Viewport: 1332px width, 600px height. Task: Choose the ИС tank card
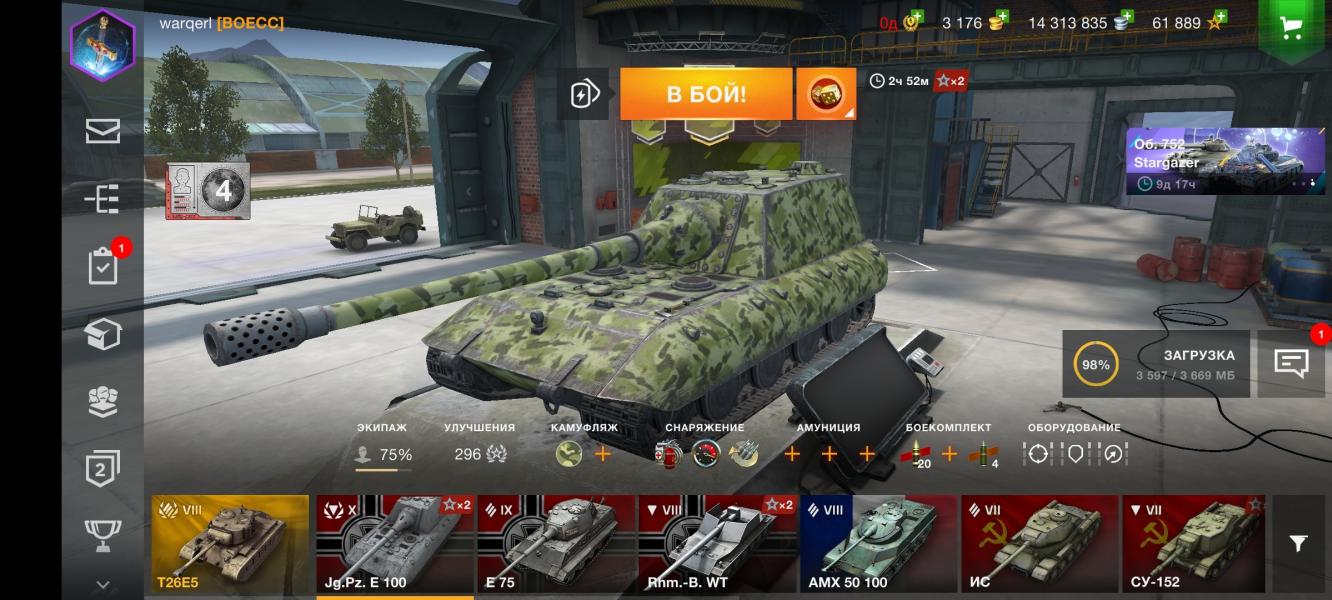pyautogui.click(x=1040, y=545)
